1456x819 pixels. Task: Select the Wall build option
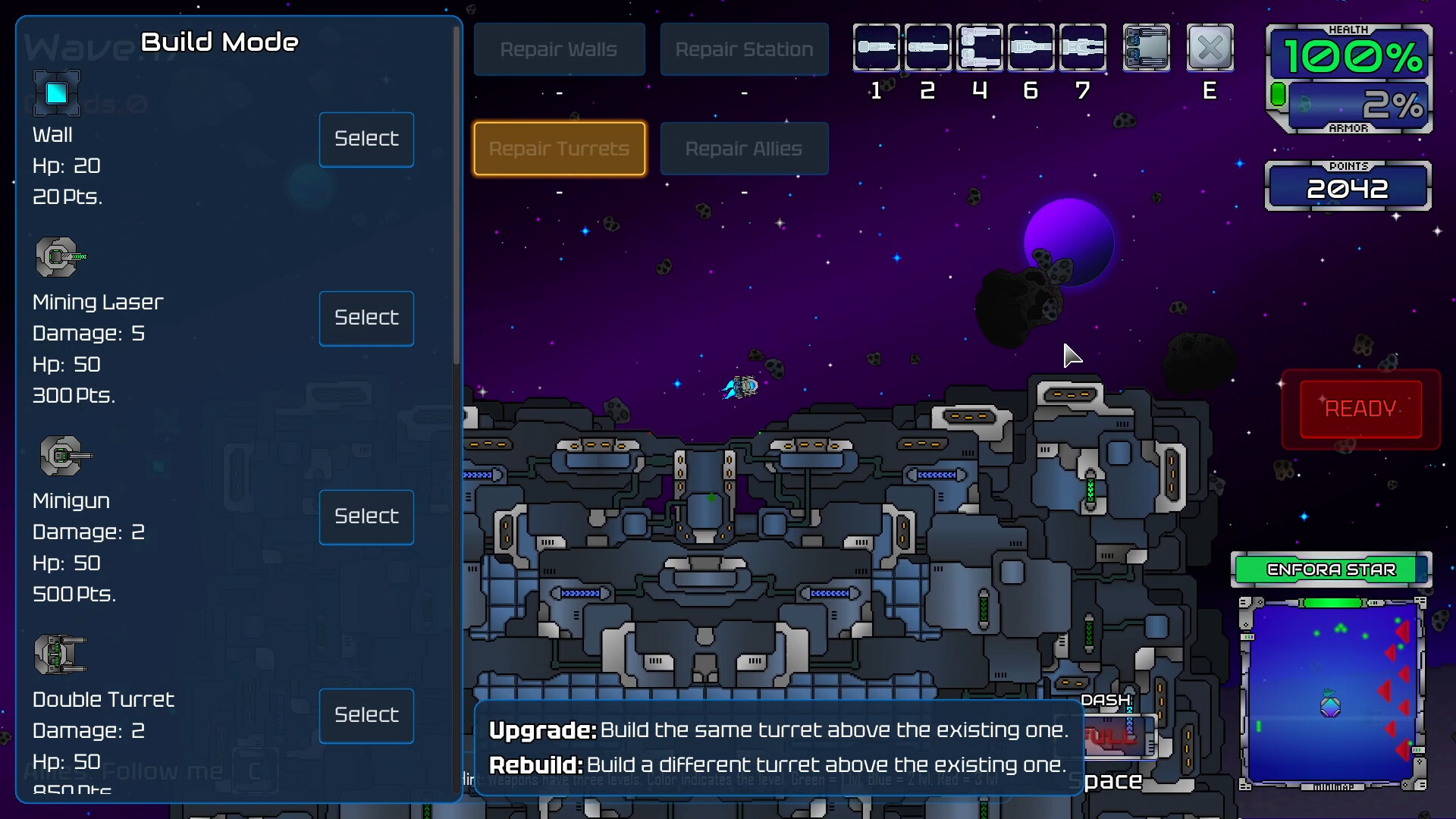366,139
